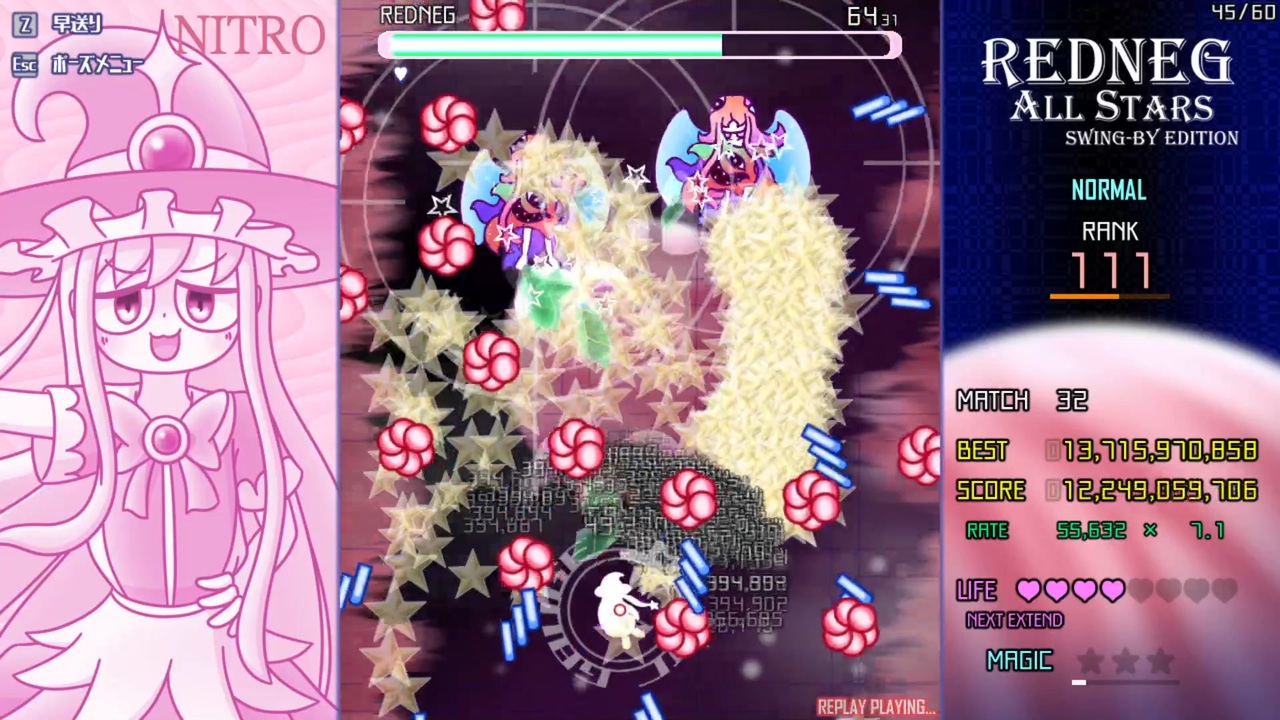The width and height of the screenshot is (1280, 720).
Task: Expand the NEXT EXTEND label
Action: tap(1013, 620)
